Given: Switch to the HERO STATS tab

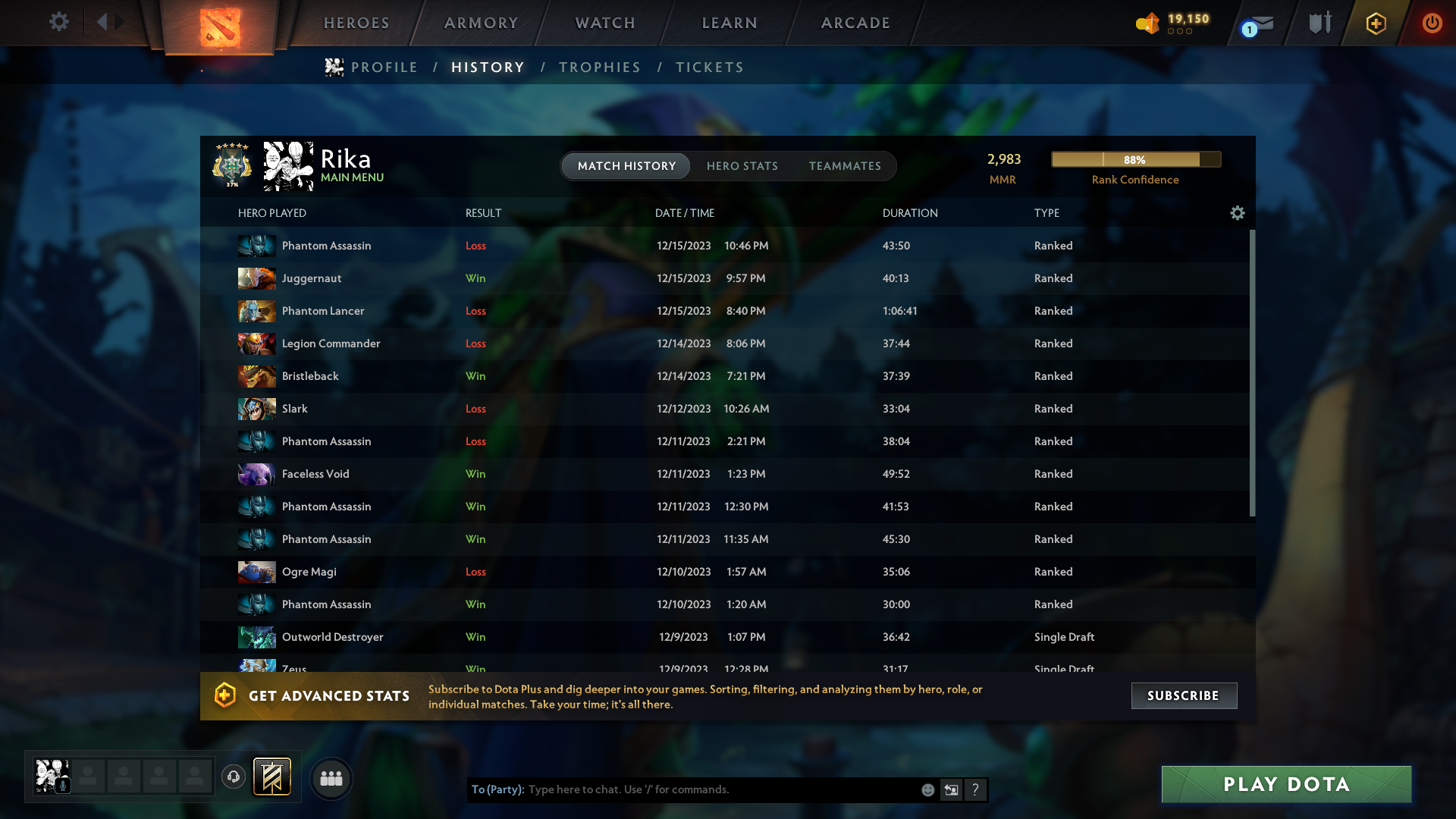Looking at the screenshot, I should pyautogui.click(x=743, y=166).
